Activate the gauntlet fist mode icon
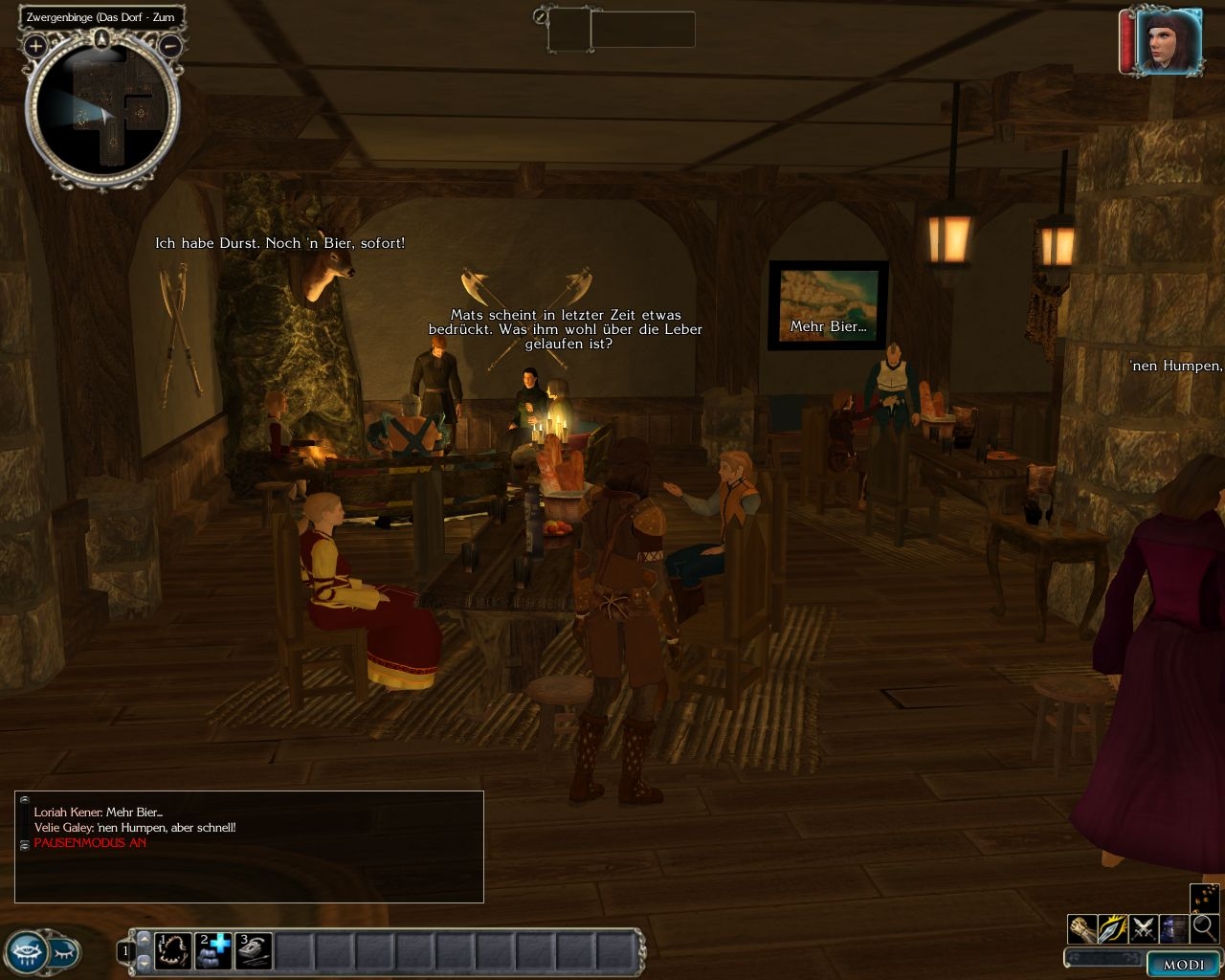Viewport: 1225px width, 980px height. (x=1082, y=928)
